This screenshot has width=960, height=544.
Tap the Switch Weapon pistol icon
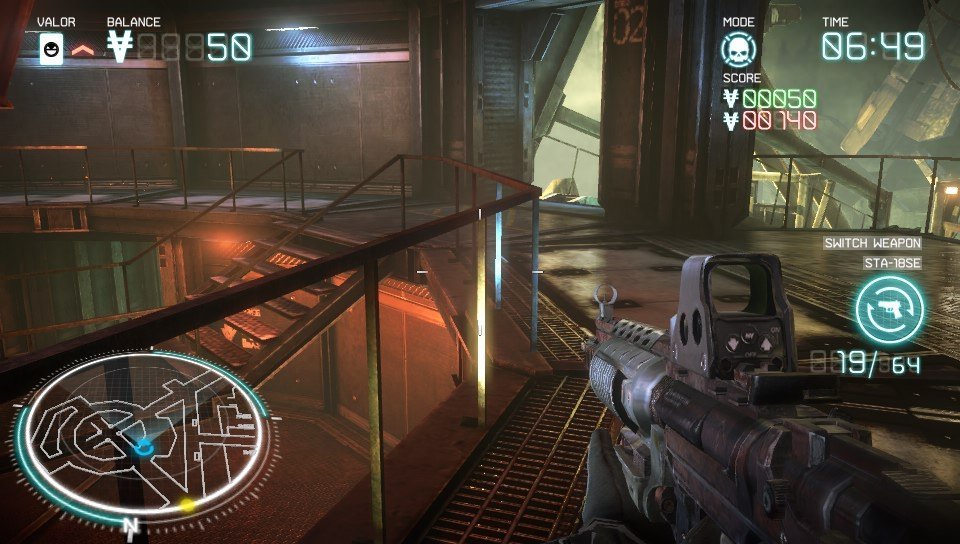[x=889, y=309]
